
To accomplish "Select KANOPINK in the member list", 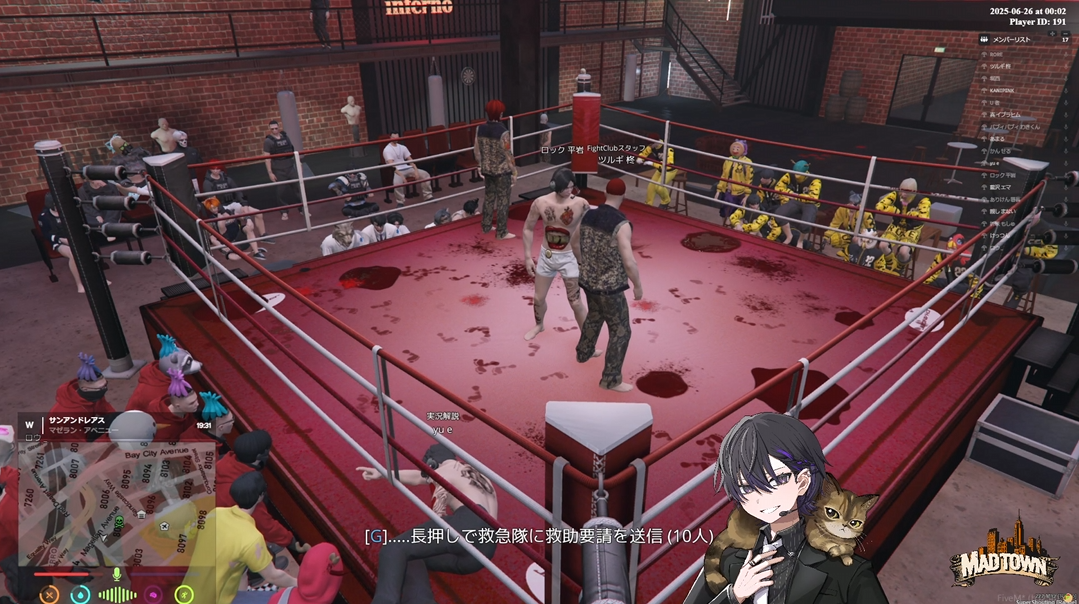I will coord(1003,90).
